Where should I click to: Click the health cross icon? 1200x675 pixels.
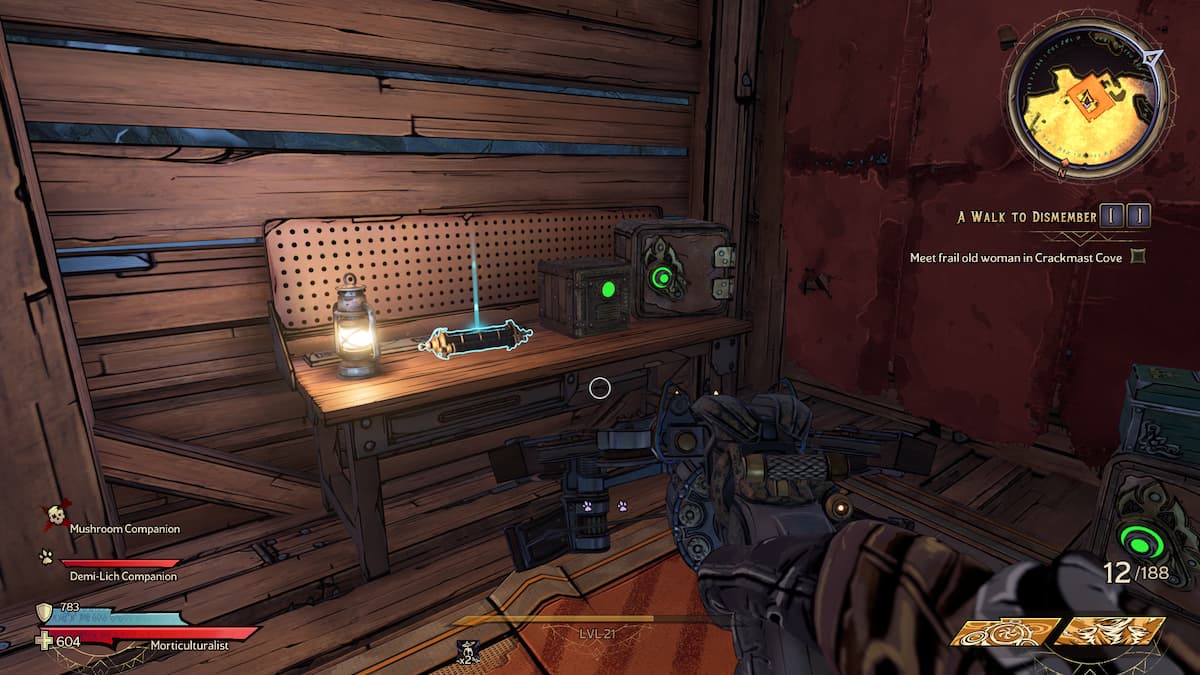point(44,641)
